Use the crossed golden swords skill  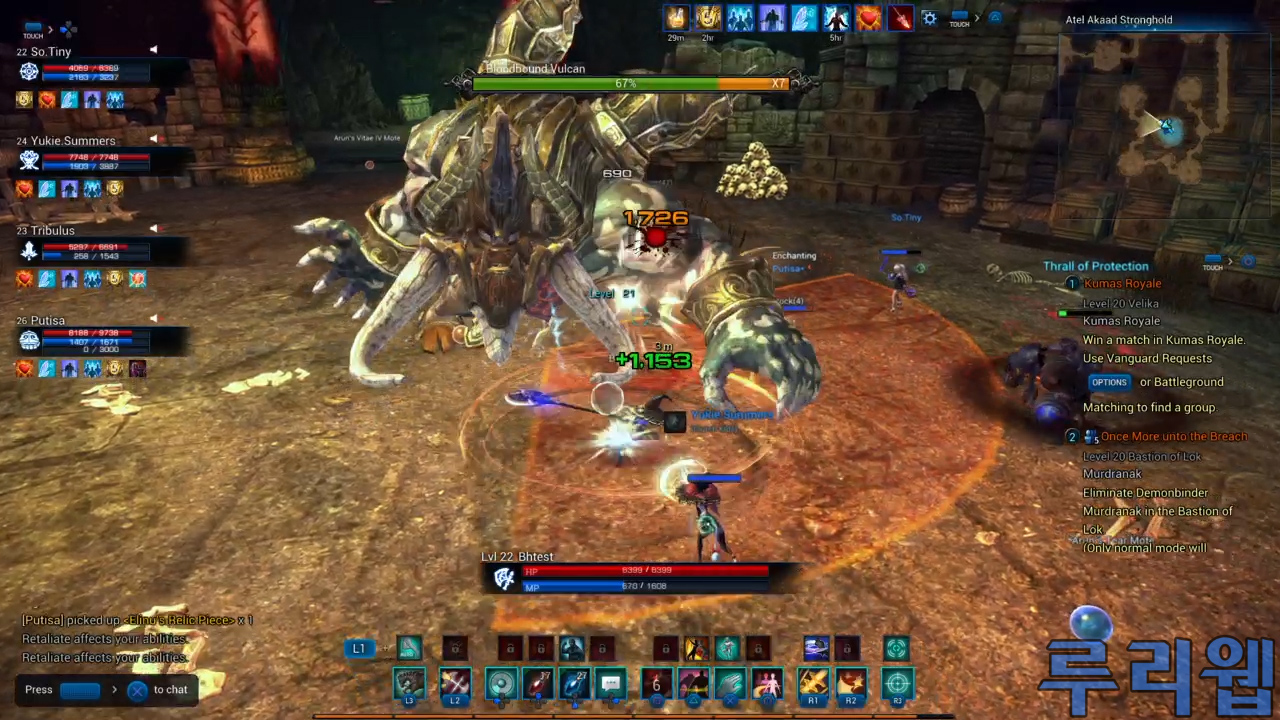[813, 684]
